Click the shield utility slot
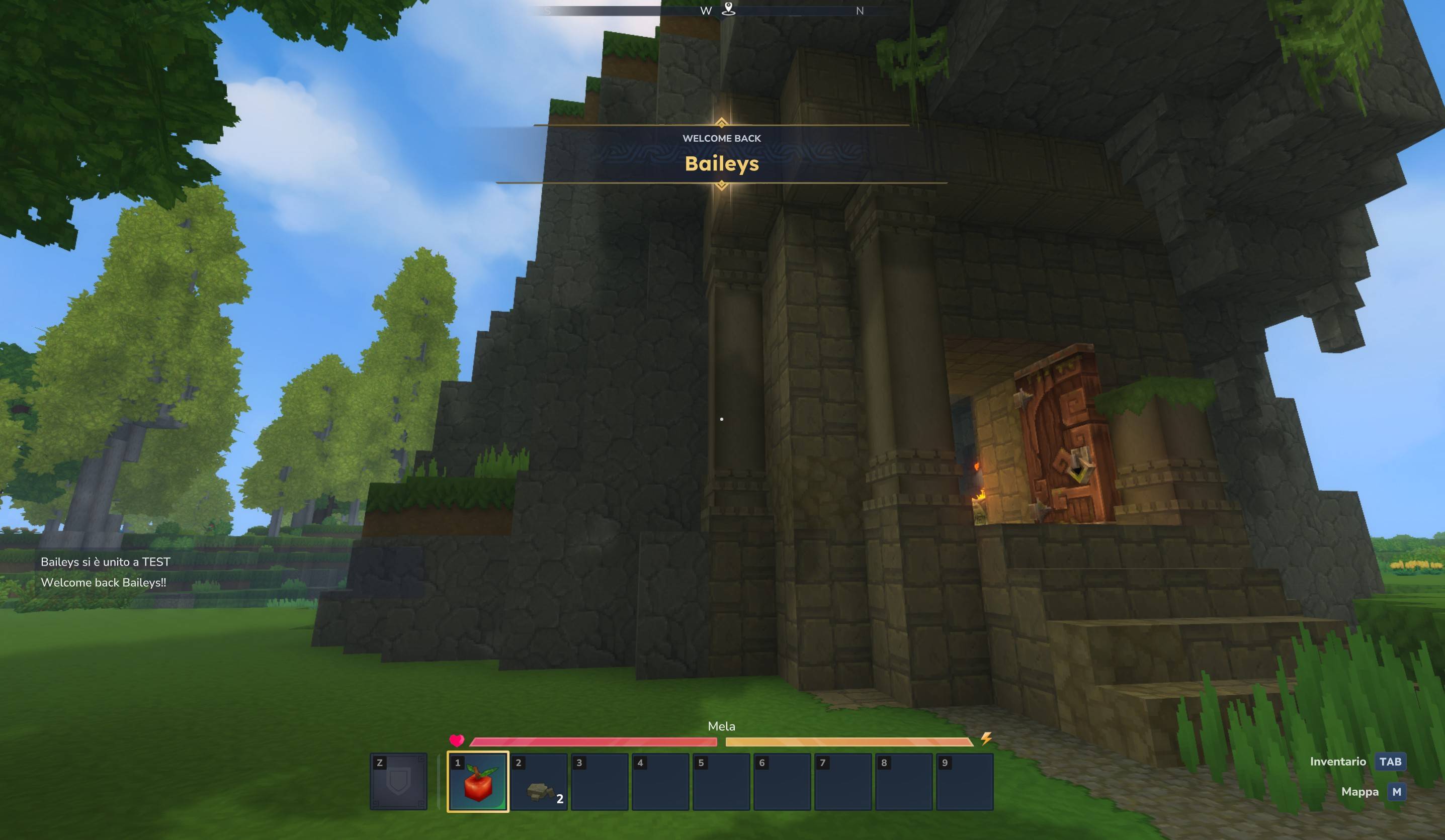This screenshot has width=1445, height=840. pyautogui.click(x=398, y=782)
